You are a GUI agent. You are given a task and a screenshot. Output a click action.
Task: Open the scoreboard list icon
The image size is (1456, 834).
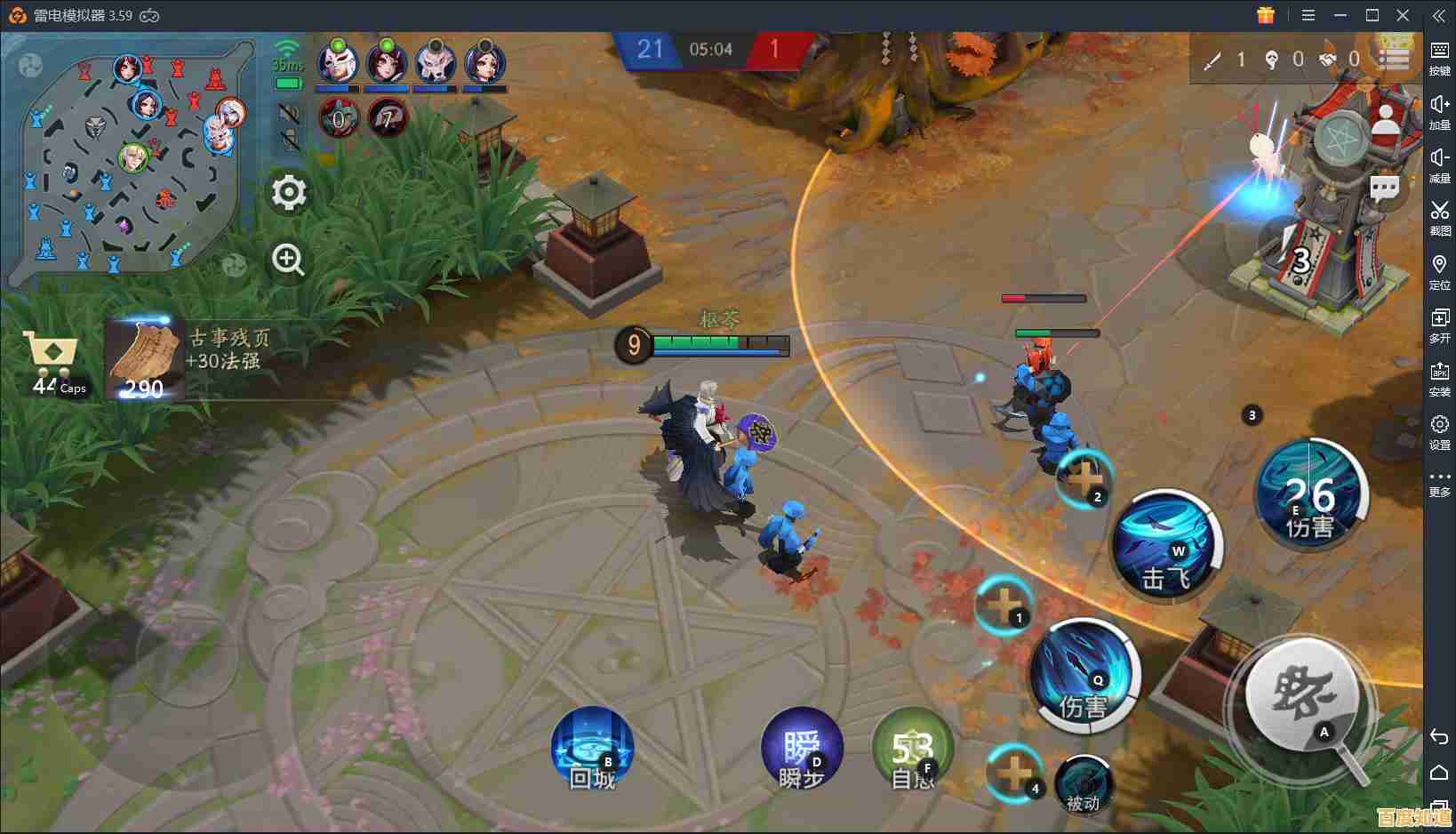point(1393,59)
